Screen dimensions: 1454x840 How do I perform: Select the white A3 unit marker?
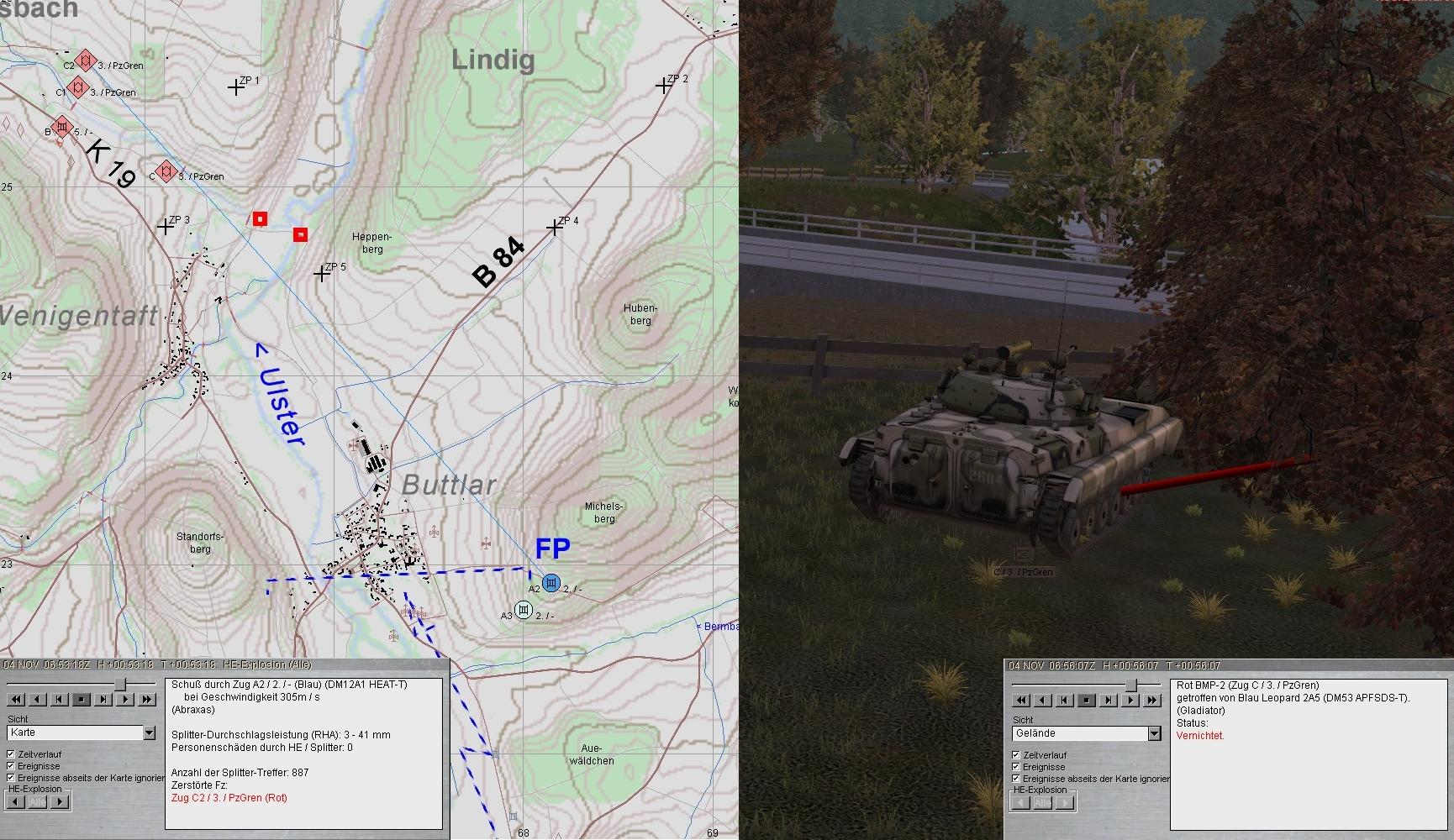click(524, 610)
